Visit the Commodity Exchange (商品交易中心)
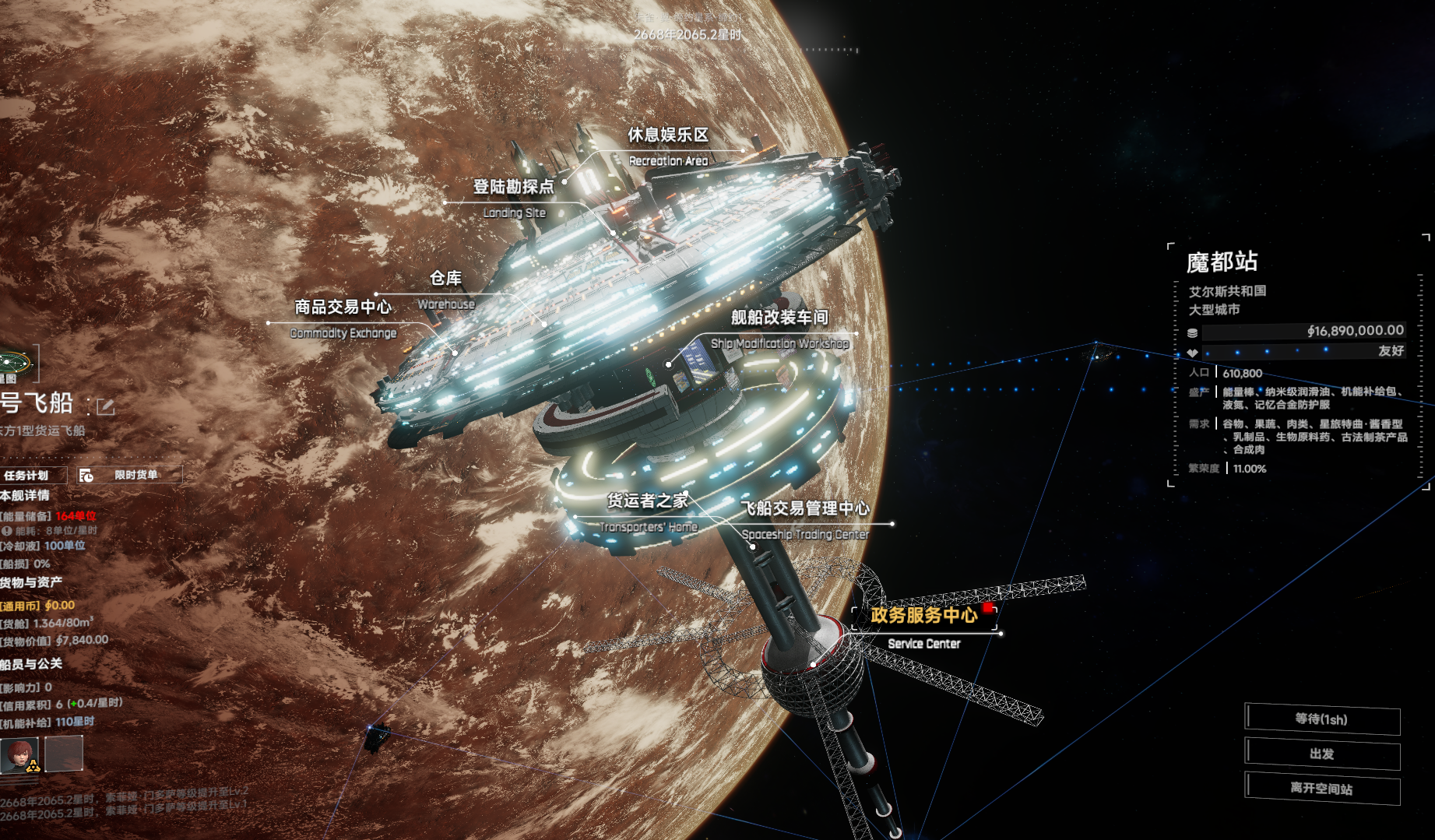This screenshot has height=840, width=1435. click(x=343, y=308)
